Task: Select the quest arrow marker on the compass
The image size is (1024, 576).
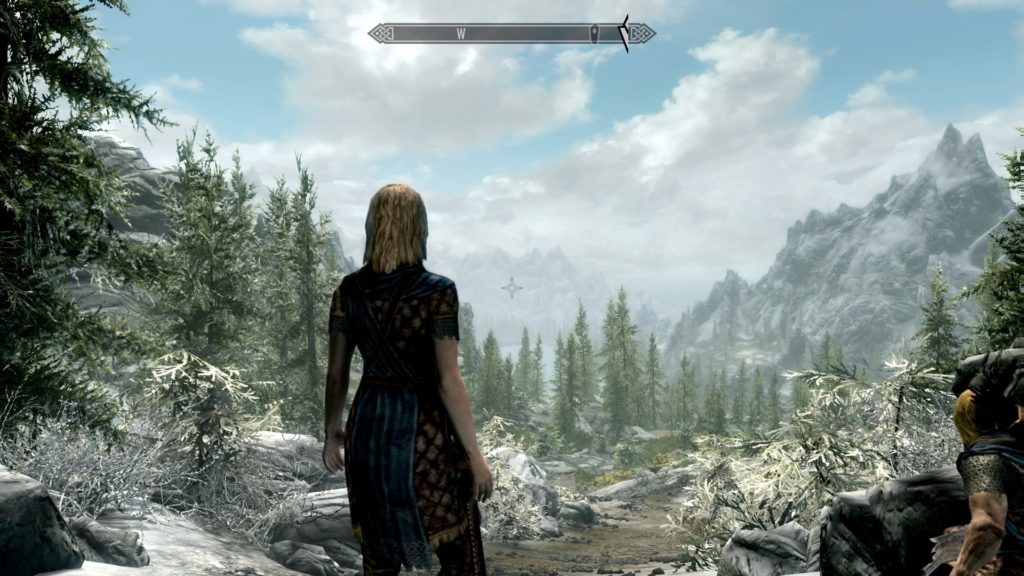Action: (625, 33)
